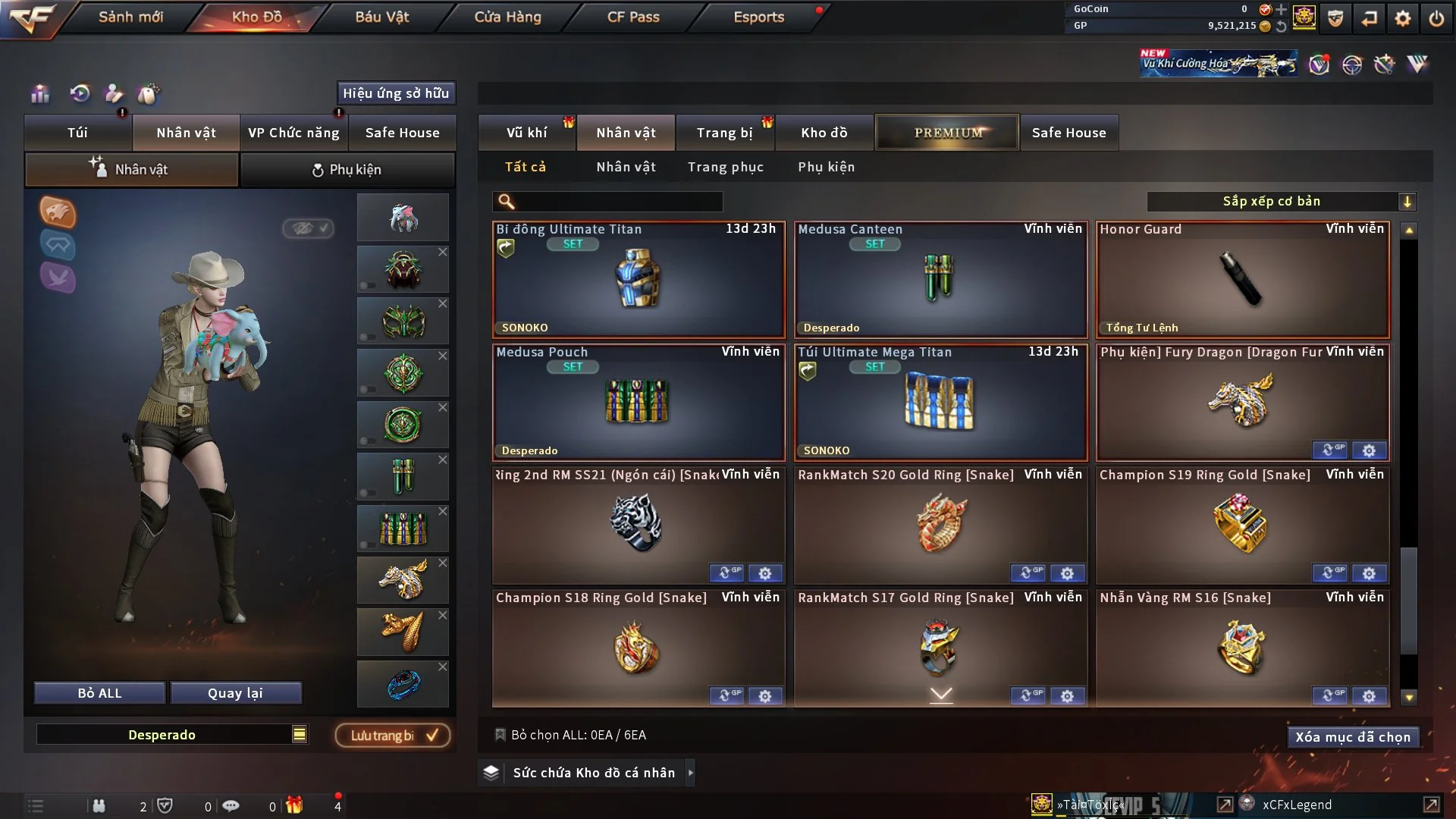Click the Bỏ ALL button
The image size is (1456, 819).
click(99, 693)
